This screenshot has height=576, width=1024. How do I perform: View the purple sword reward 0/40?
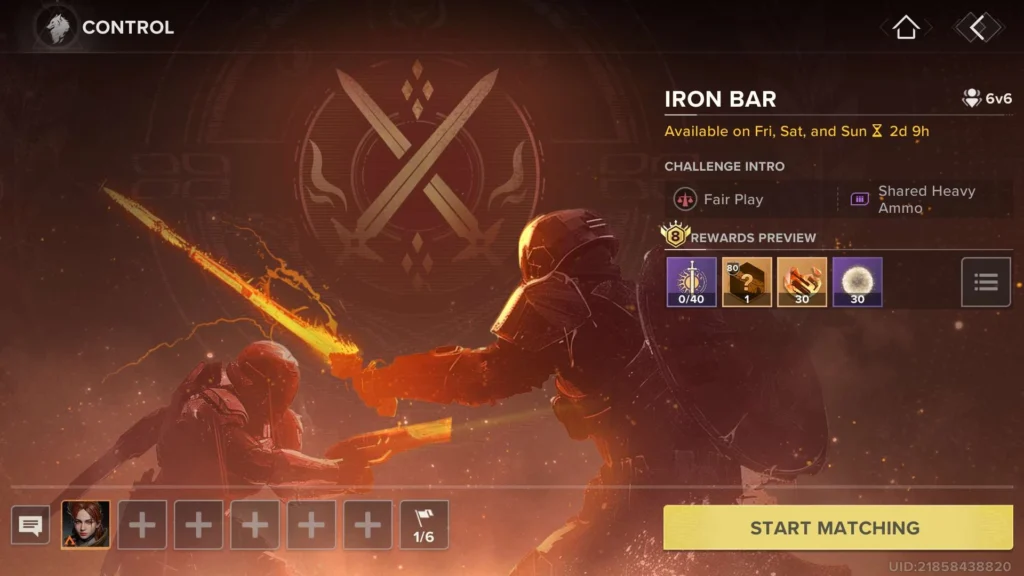click(x=692, y=282)
